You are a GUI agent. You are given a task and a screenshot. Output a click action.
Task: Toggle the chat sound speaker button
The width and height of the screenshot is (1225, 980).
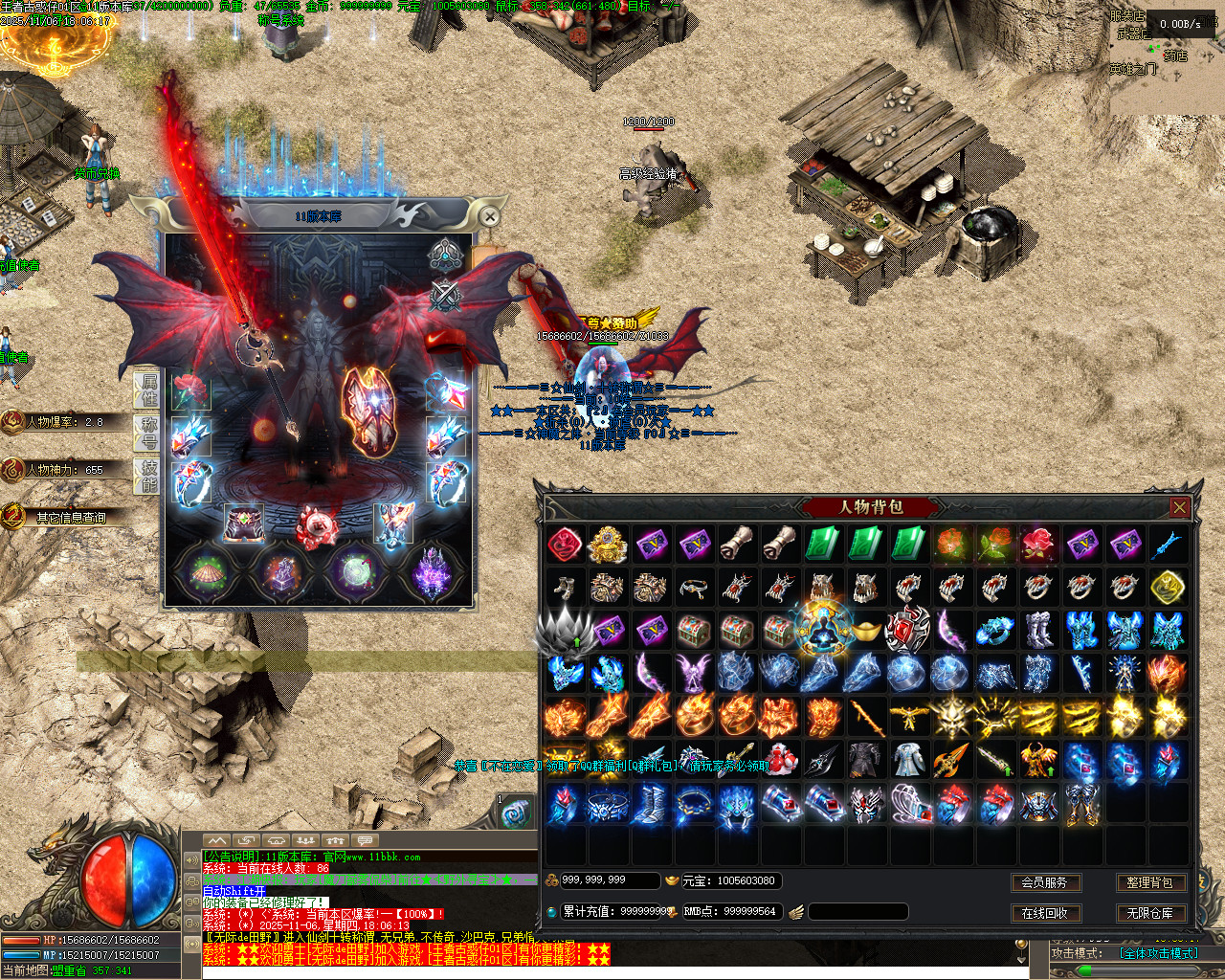coord(191,859)
